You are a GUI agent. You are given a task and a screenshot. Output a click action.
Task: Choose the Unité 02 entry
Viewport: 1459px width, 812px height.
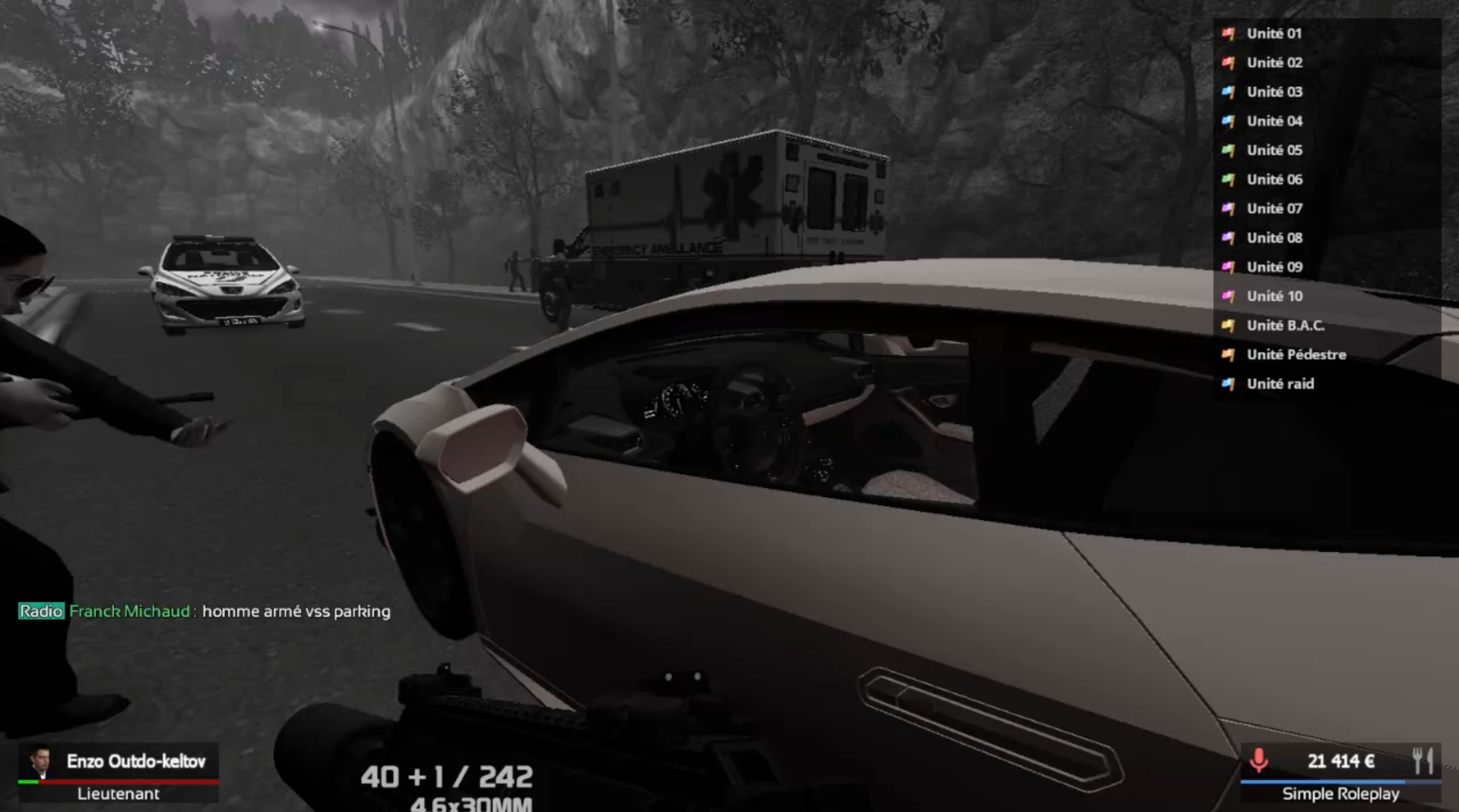(x=1274, y=62)
